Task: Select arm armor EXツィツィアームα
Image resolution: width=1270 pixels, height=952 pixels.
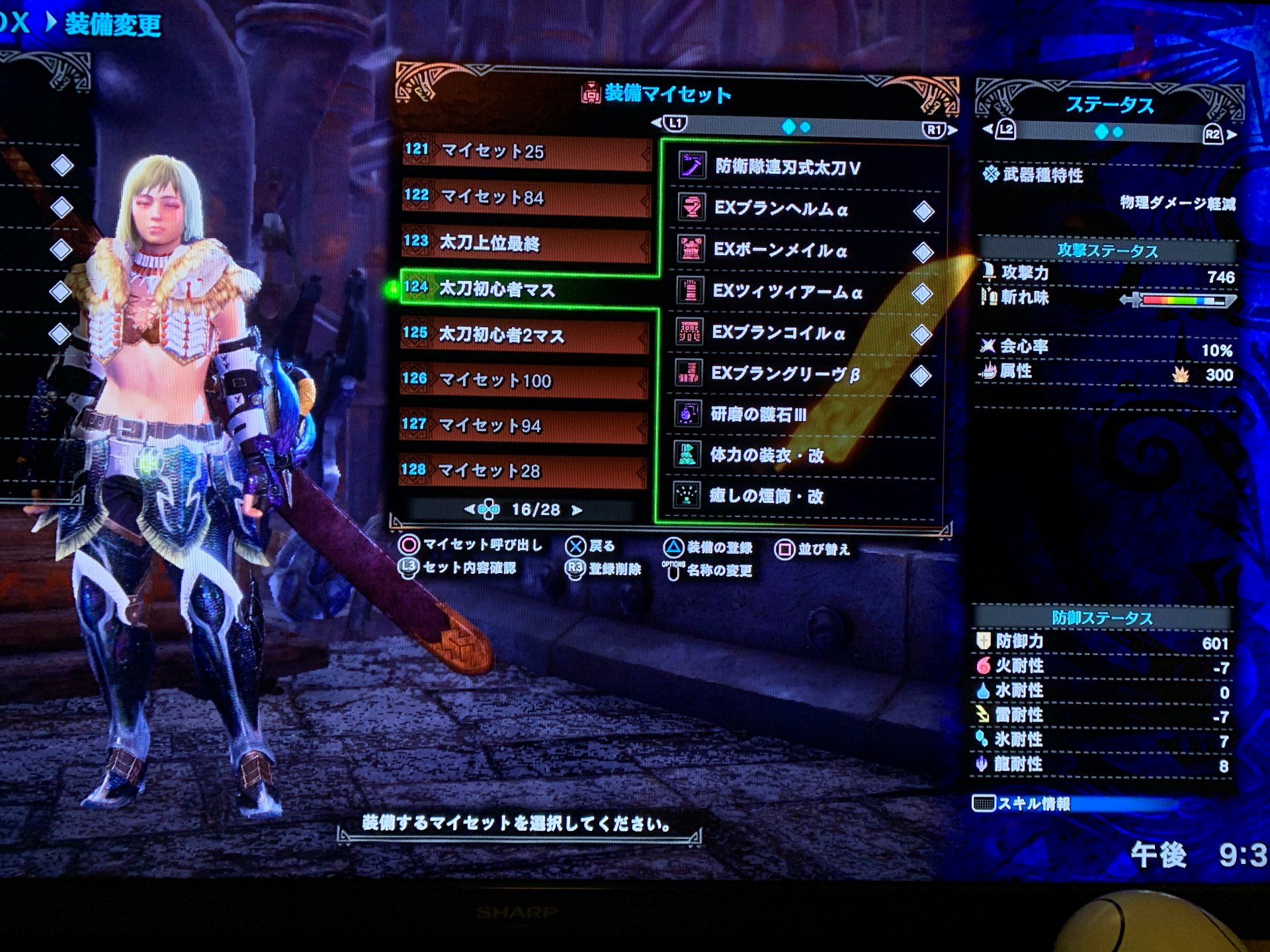Action: (787, 292)
